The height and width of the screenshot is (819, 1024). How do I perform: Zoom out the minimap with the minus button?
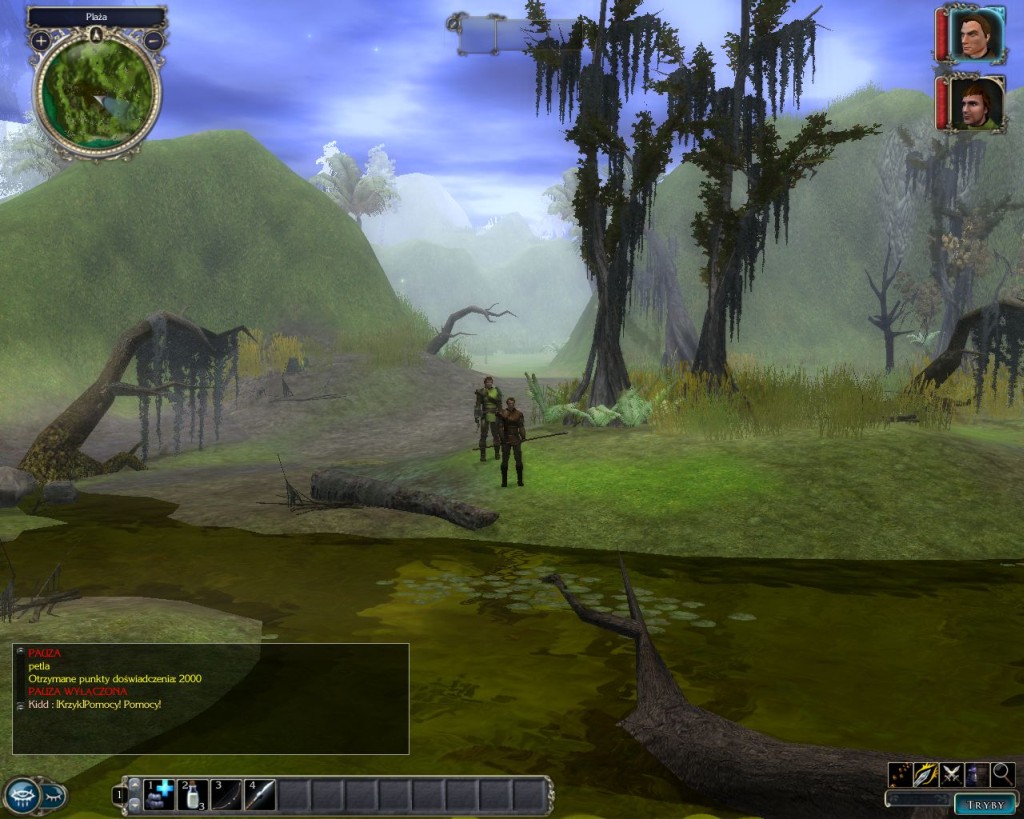point(153,41)
